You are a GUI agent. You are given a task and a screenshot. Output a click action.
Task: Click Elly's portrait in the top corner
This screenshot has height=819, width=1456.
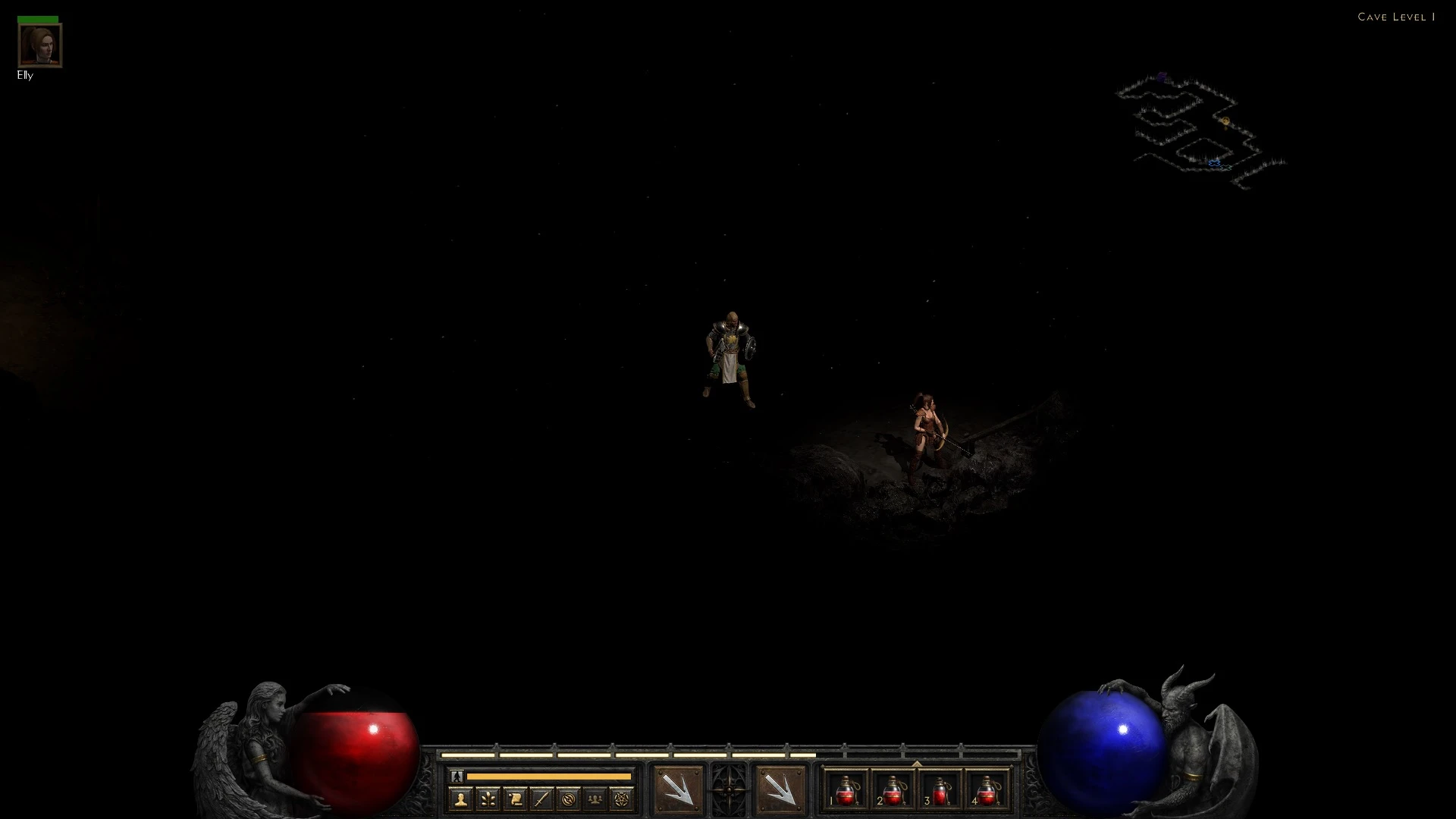(x=39, y=45)
